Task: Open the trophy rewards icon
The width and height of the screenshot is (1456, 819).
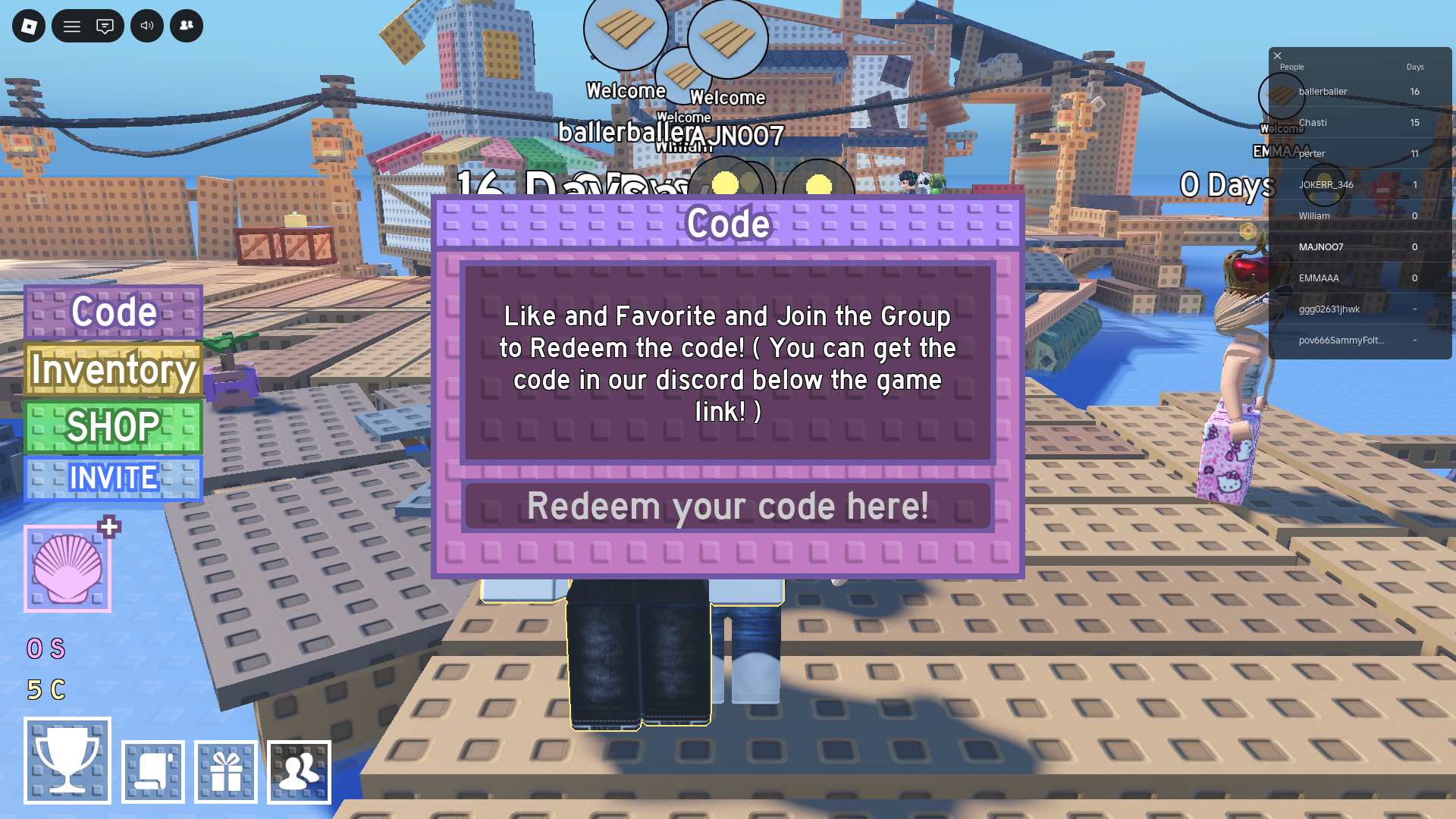Action: [x=67, y=761]
